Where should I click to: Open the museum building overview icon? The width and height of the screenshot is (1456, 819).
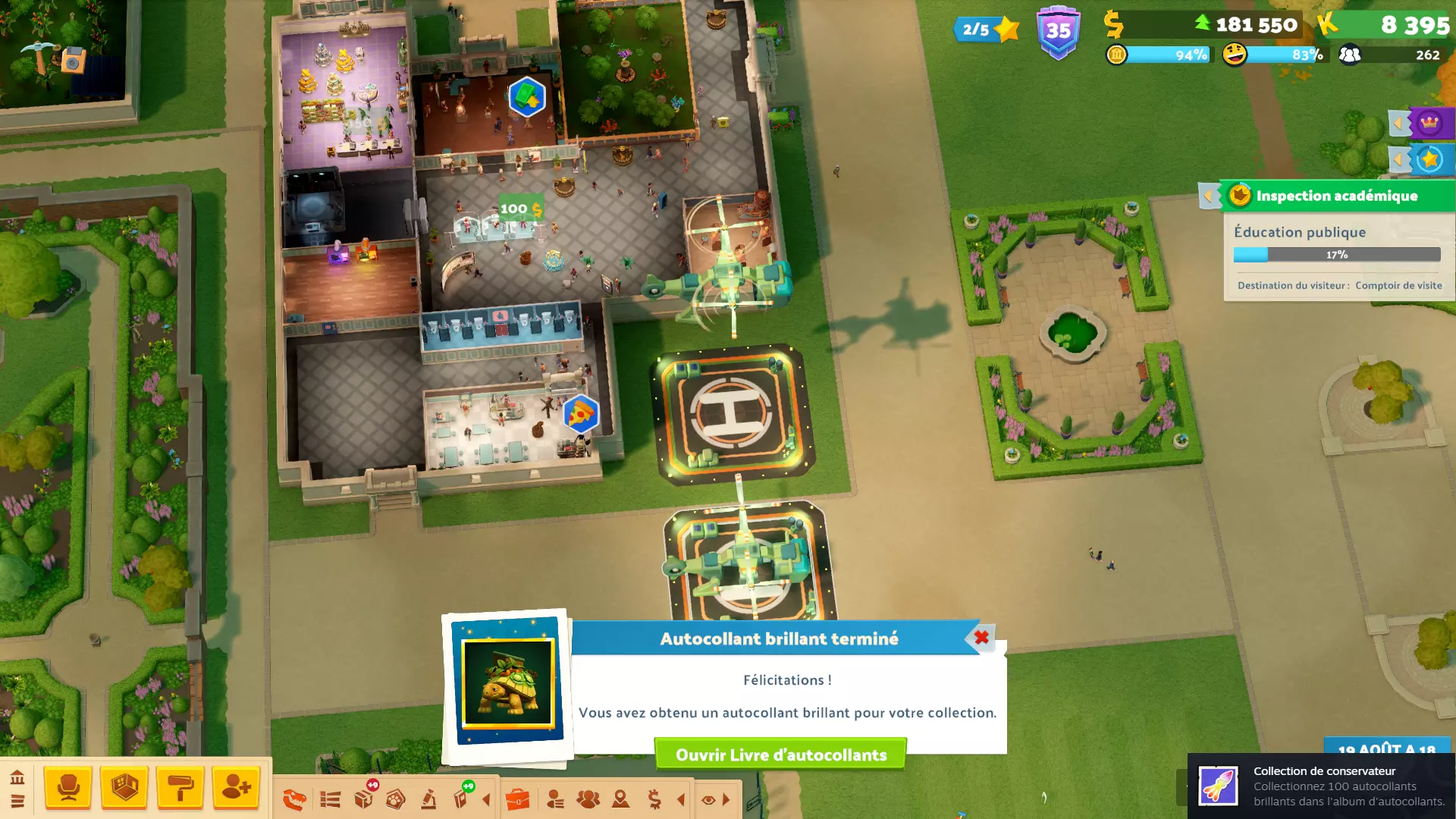tap(17, 777)
